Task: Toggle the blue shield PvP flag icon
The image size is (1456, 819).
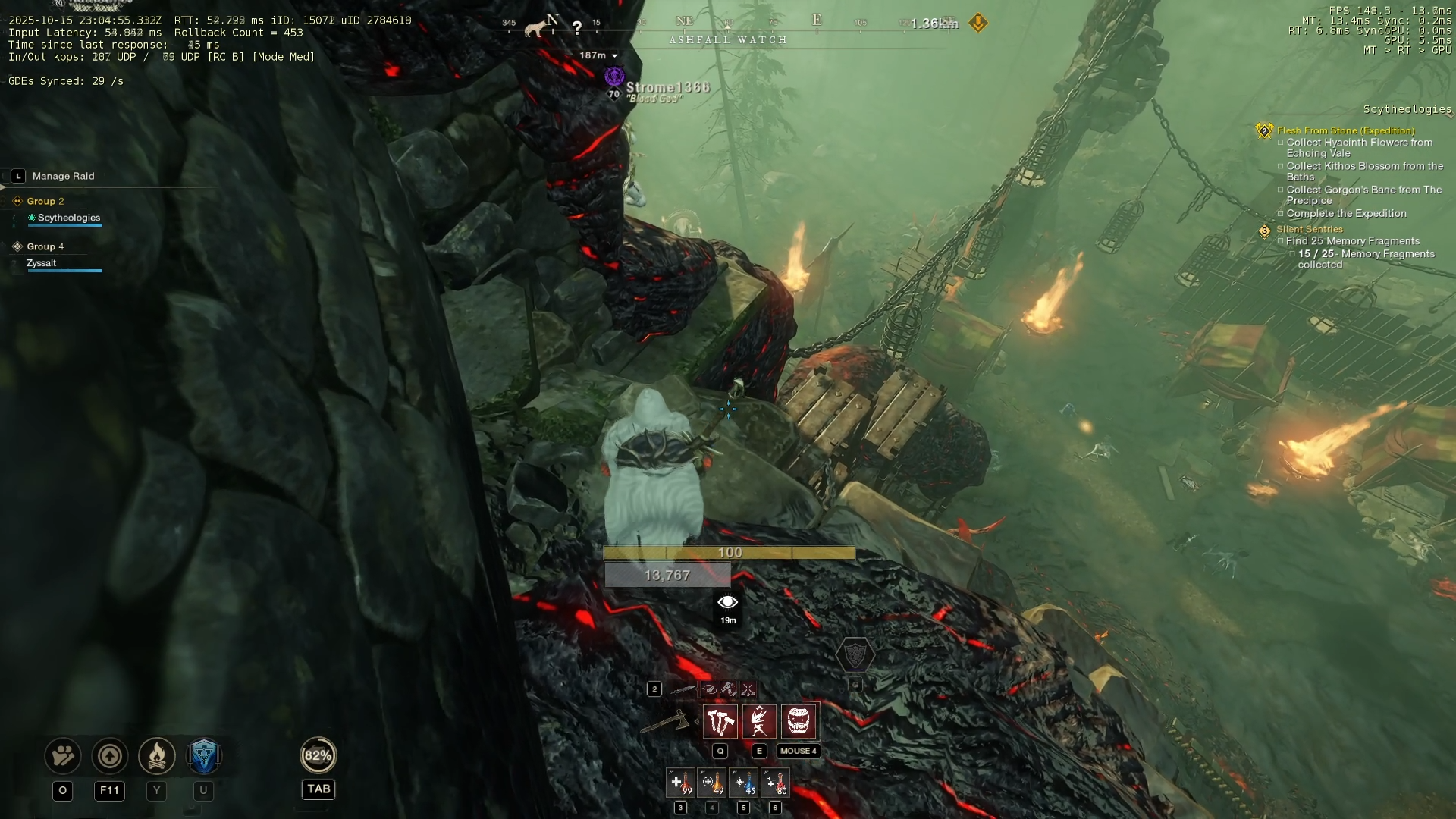Action: coord(203,756)
